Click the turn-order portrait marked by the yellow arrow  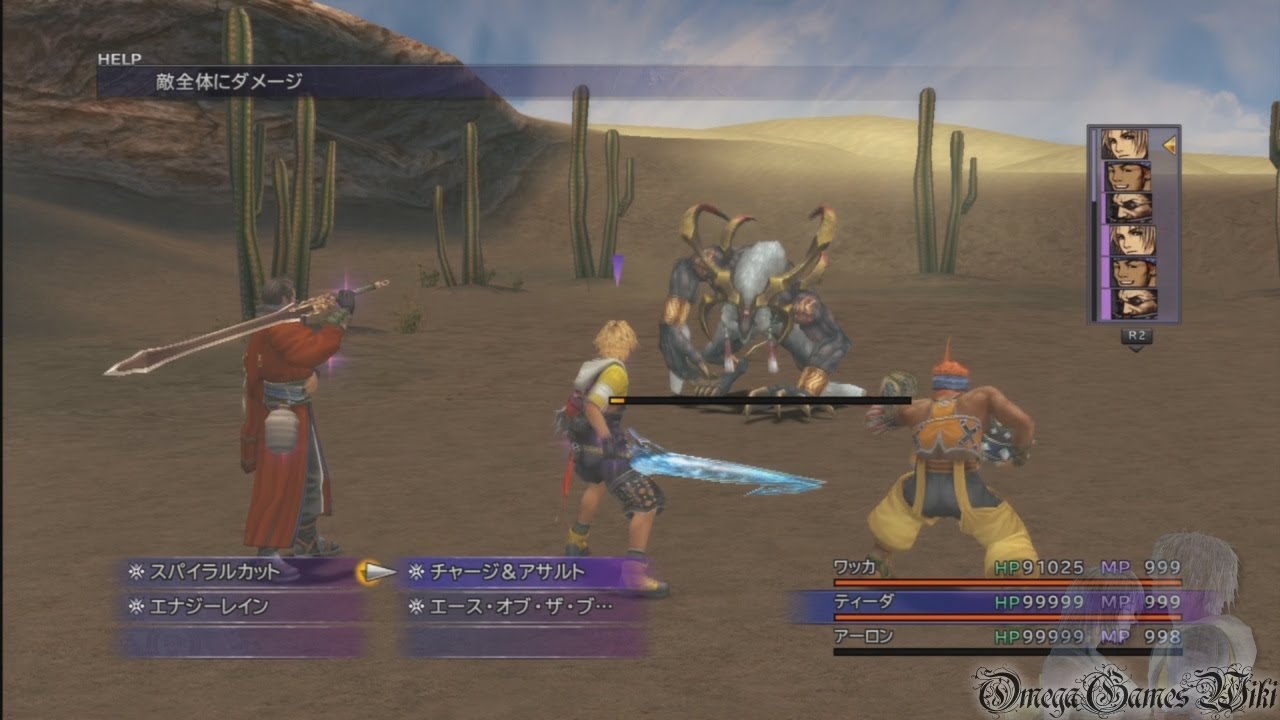(x=1128, y=145)
